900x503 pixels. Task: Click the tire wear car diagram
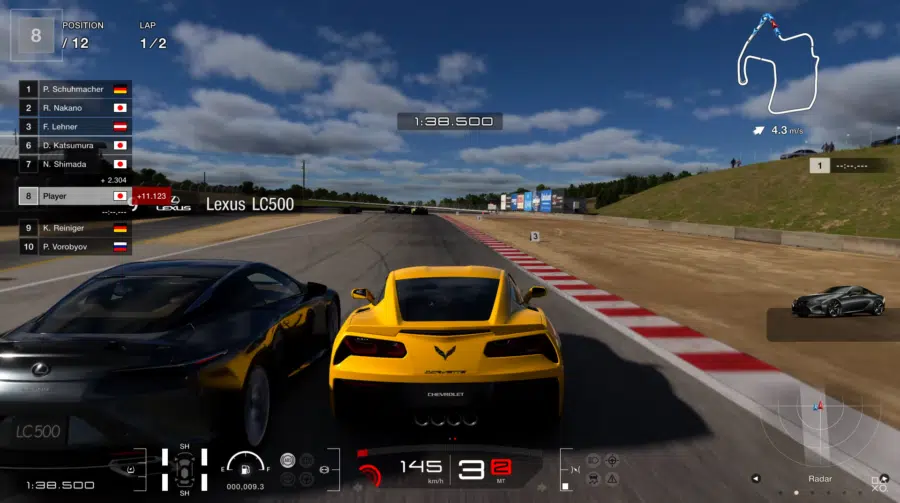point(185,468)
